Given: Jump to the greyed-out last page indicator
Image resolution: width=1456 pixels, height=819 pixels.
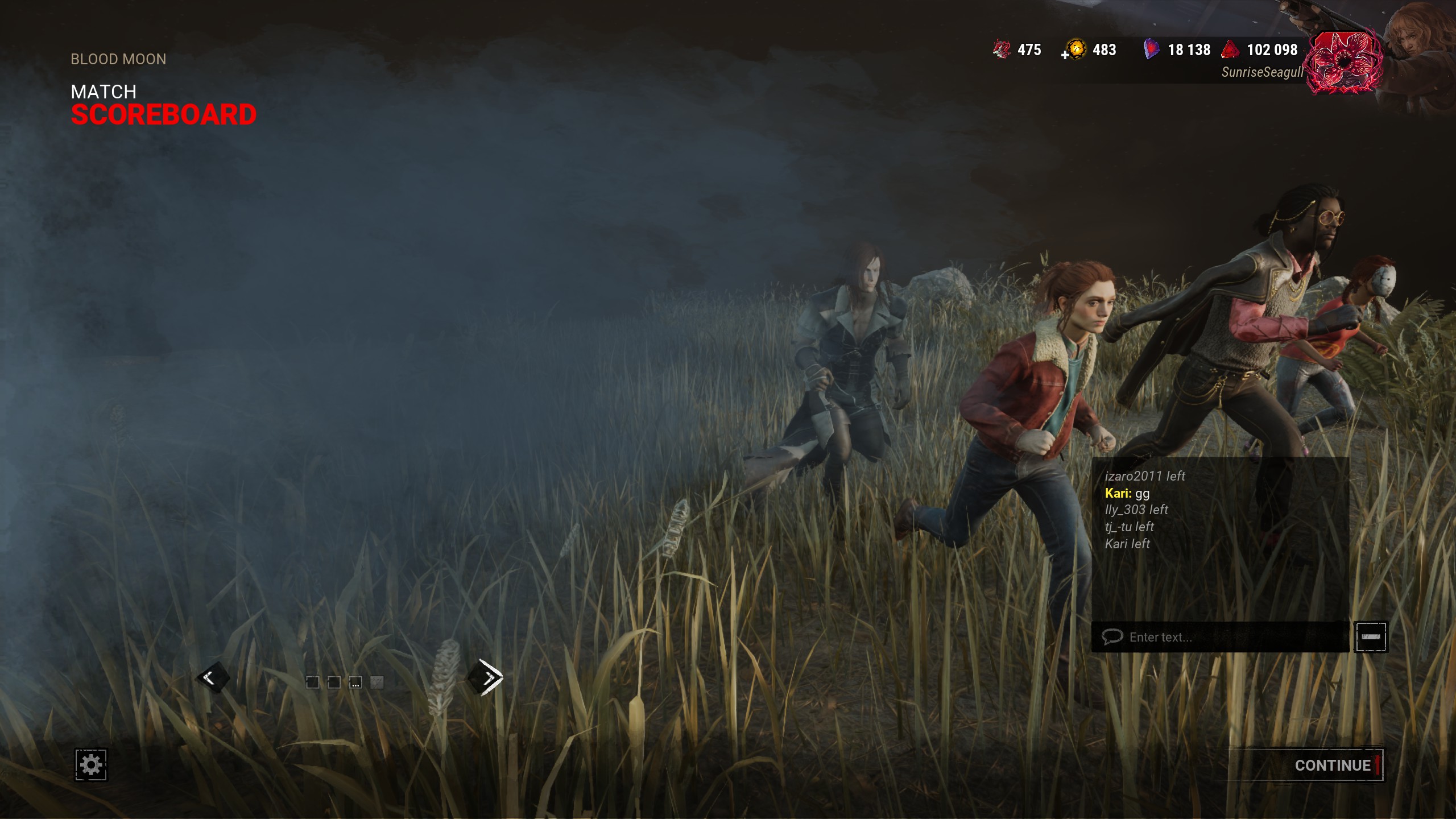Looking at the screenshot, I should 377,682.
